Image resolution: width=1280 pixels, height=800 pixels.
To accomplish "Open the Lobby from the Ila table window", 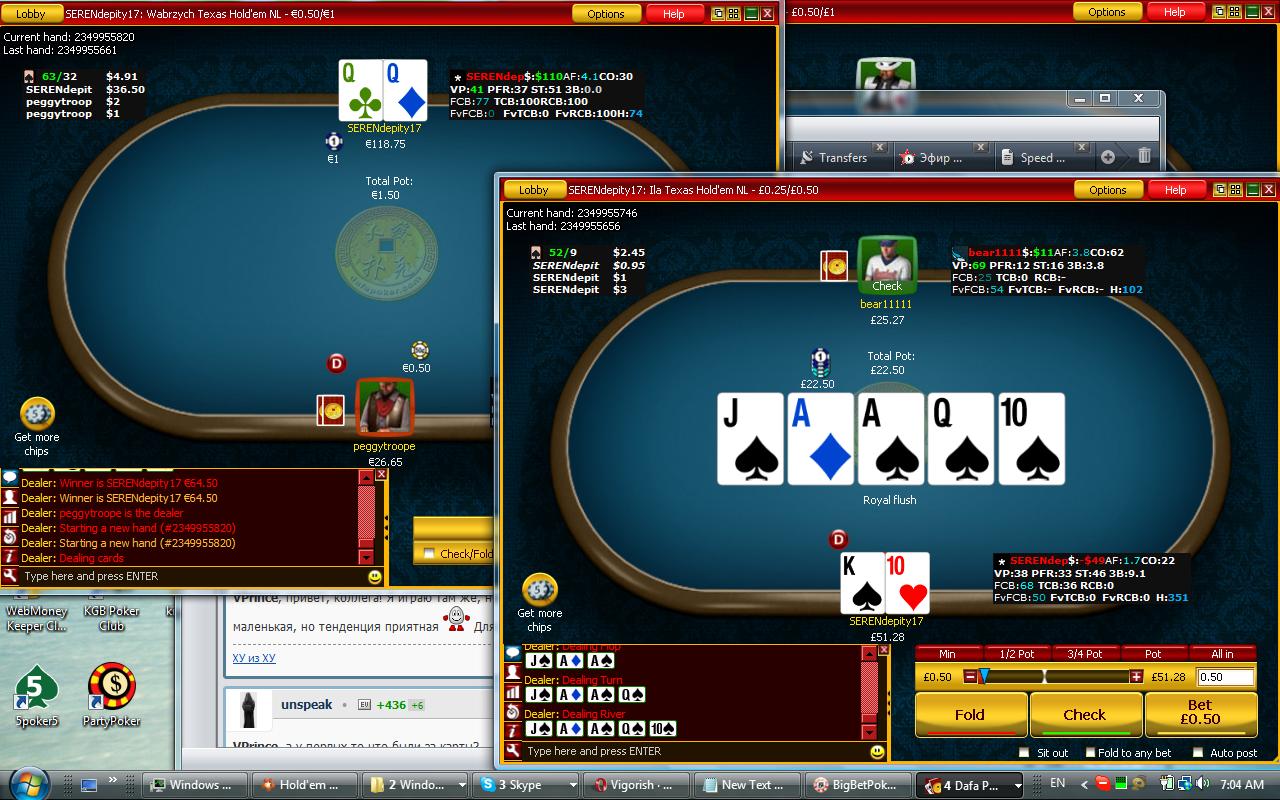I will pyautogui.click(x=533, y=190).
